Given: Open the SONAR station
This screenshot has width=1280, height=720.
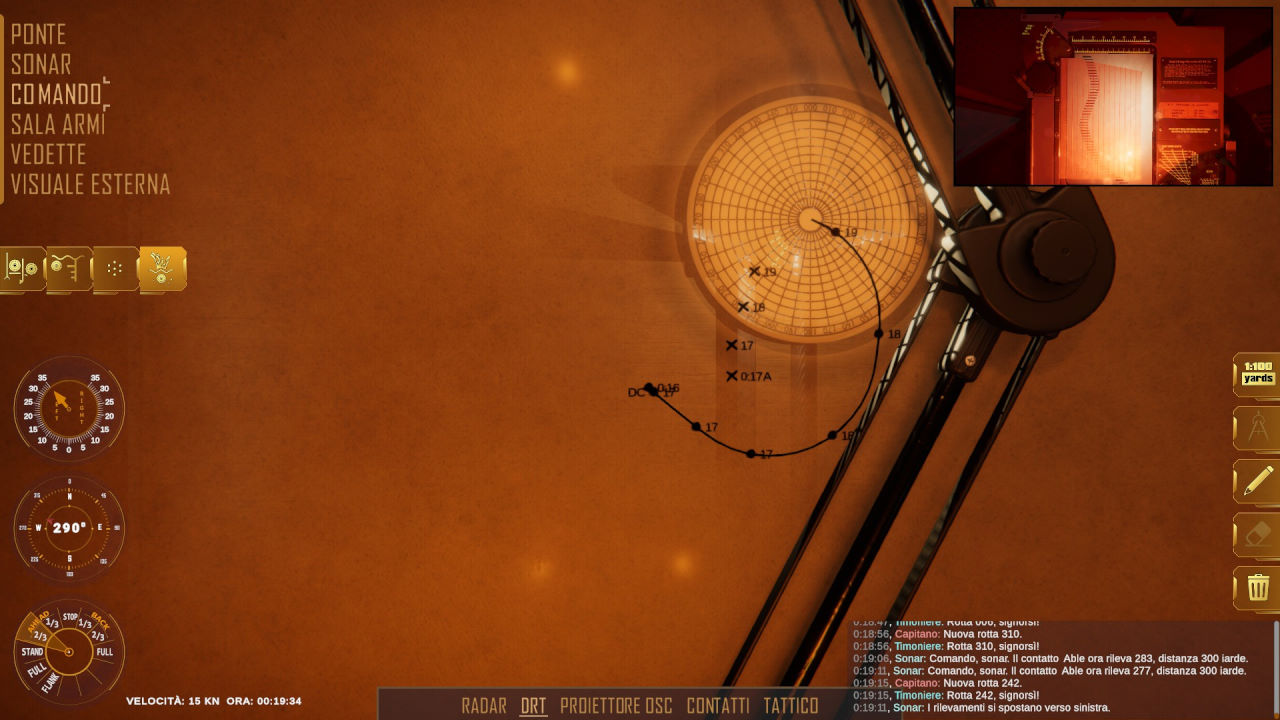Looking at the screenshot, I should click(41, 65).
